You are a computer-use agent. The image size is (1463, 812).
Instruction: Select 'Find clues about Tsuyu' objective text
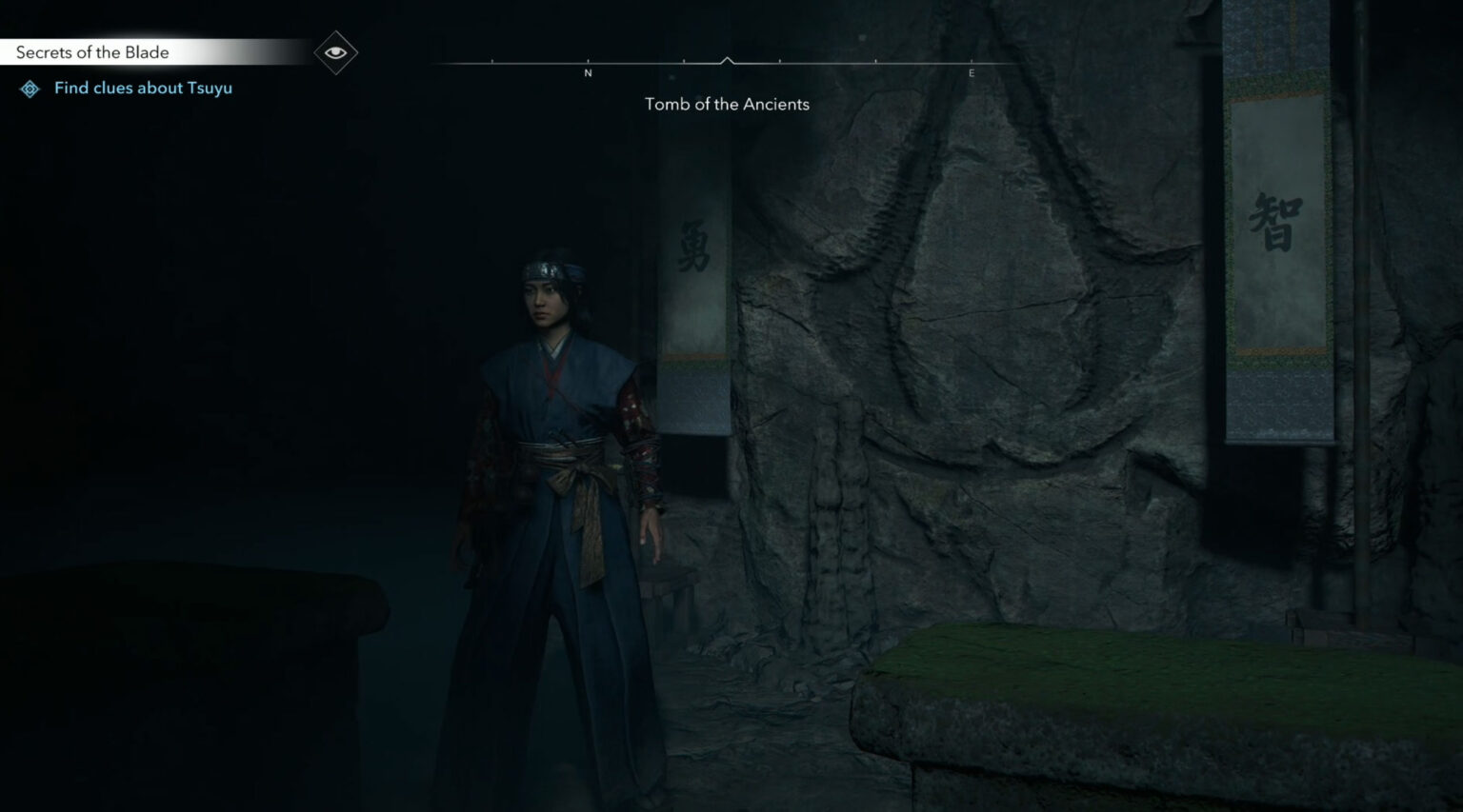pos(143,88)
